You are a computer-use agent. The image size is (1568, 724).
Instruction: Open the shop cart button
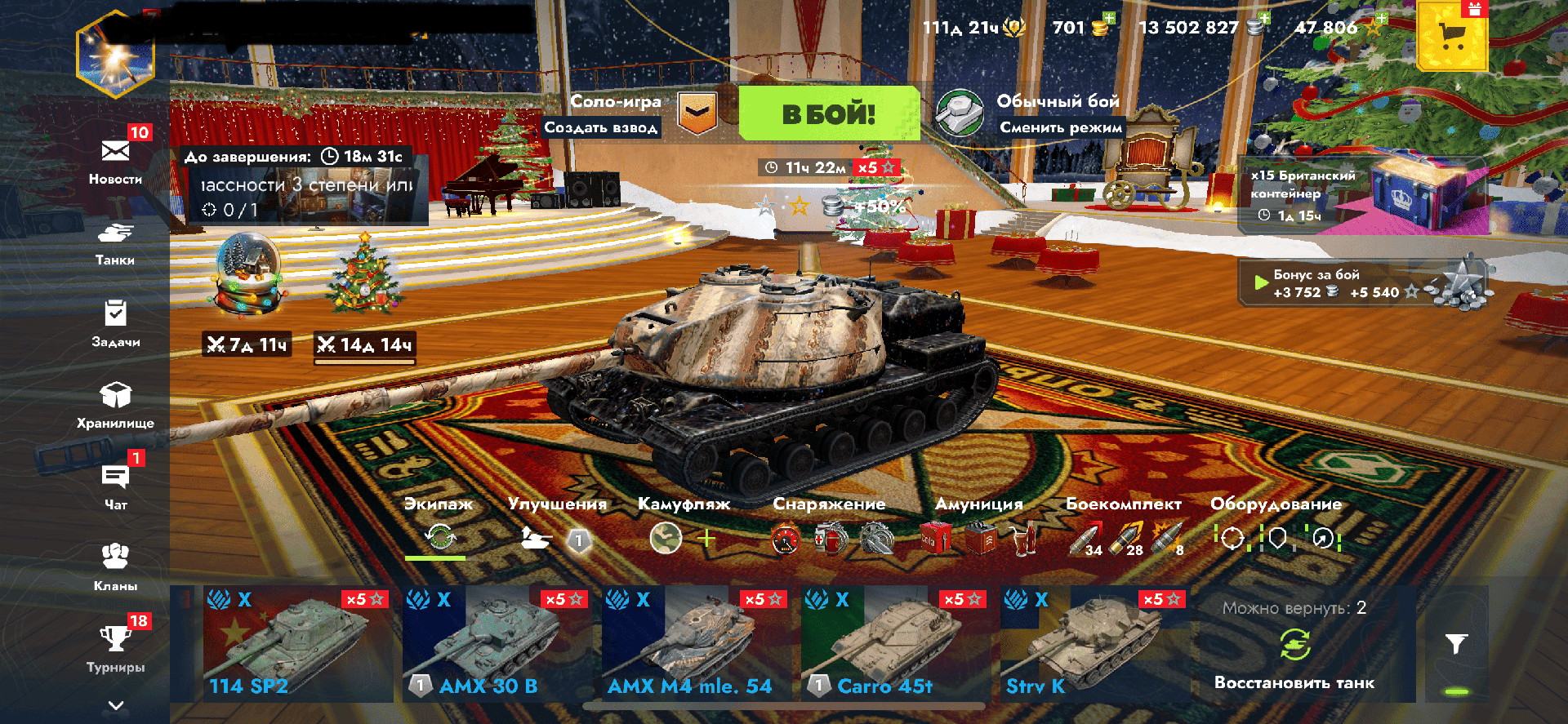tap(1452, 37)
